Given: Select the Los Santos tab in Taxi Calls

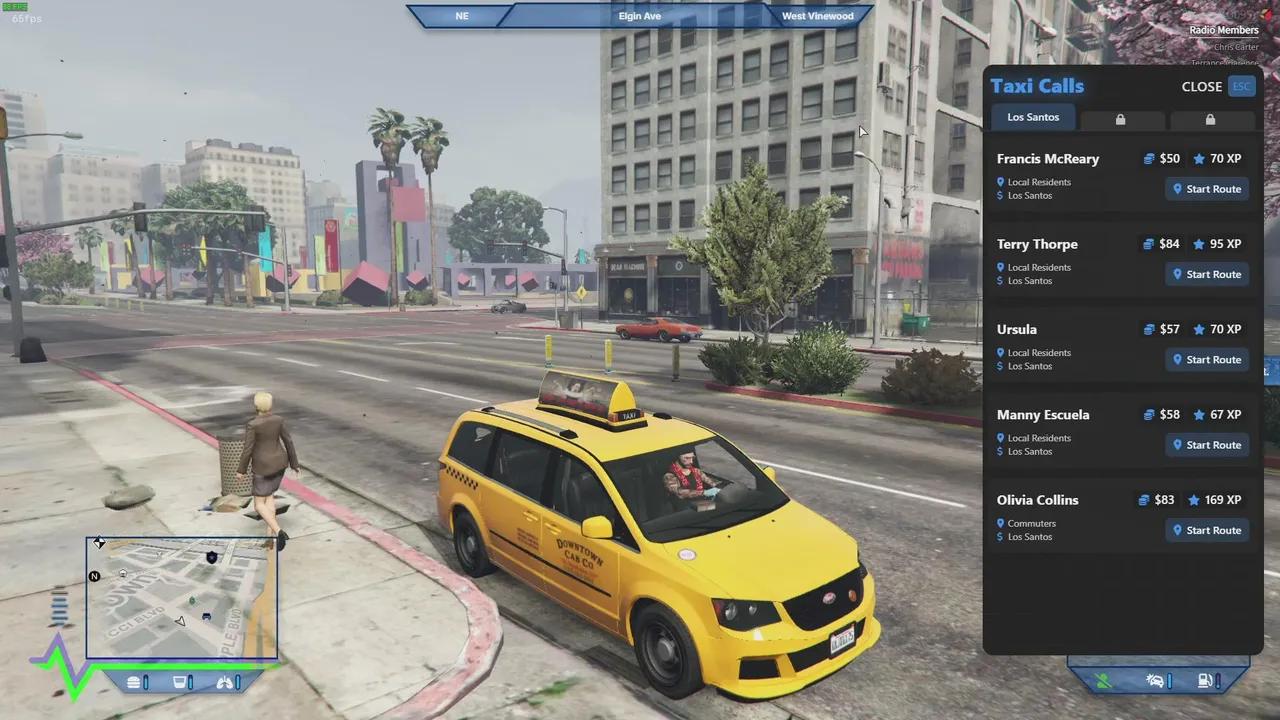Looking at the screenshot, I should (x=1033, y=117).
